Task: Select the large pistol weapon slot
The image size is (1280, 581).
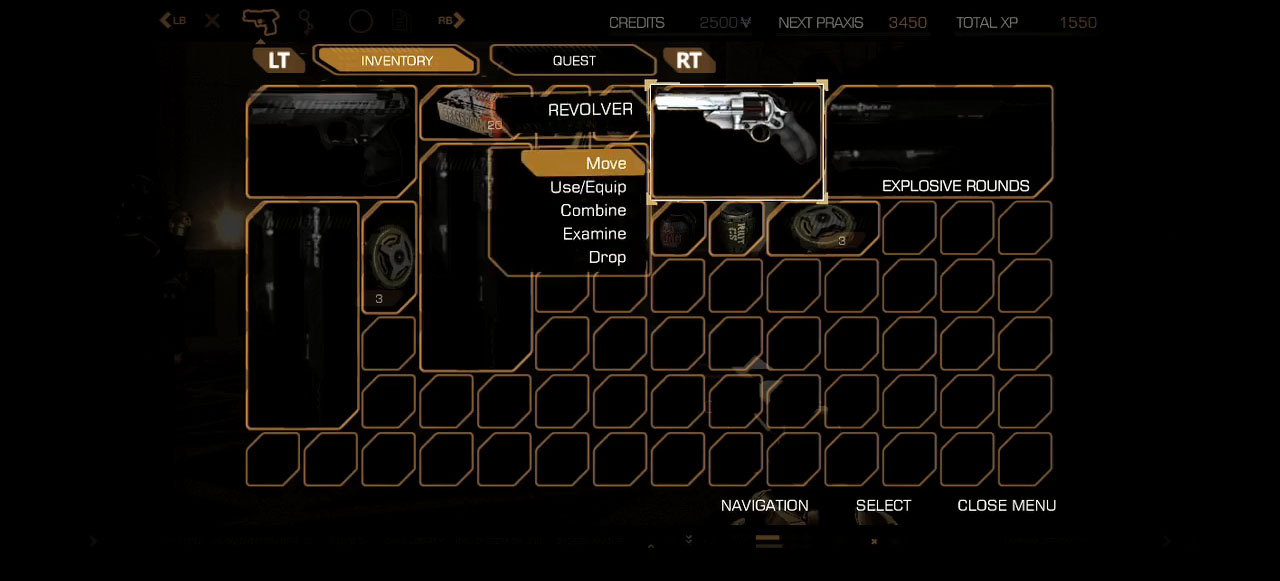Action: click(331, 142)
